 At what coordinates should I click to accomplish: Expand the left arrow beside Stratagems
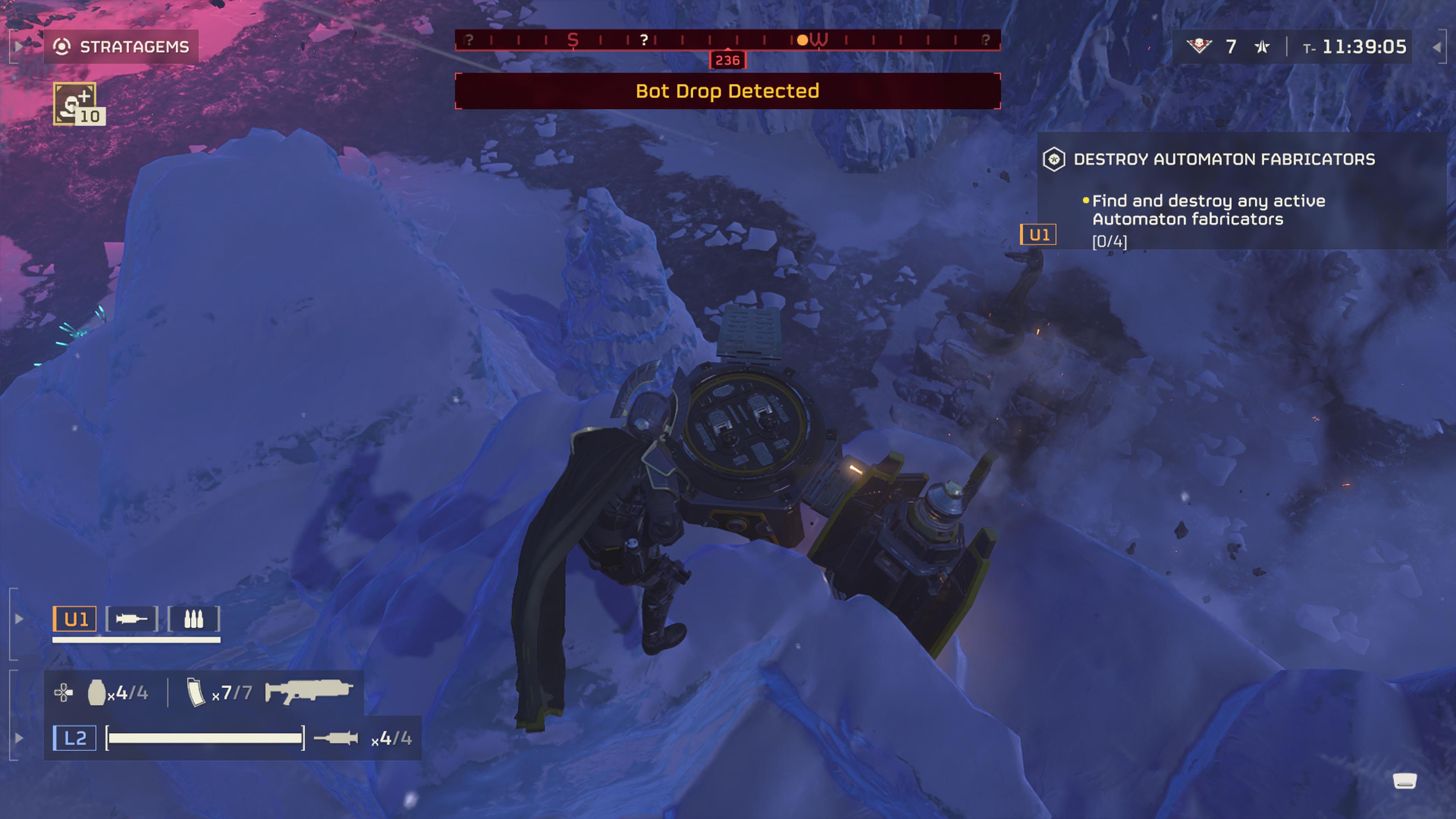point(18,46)
